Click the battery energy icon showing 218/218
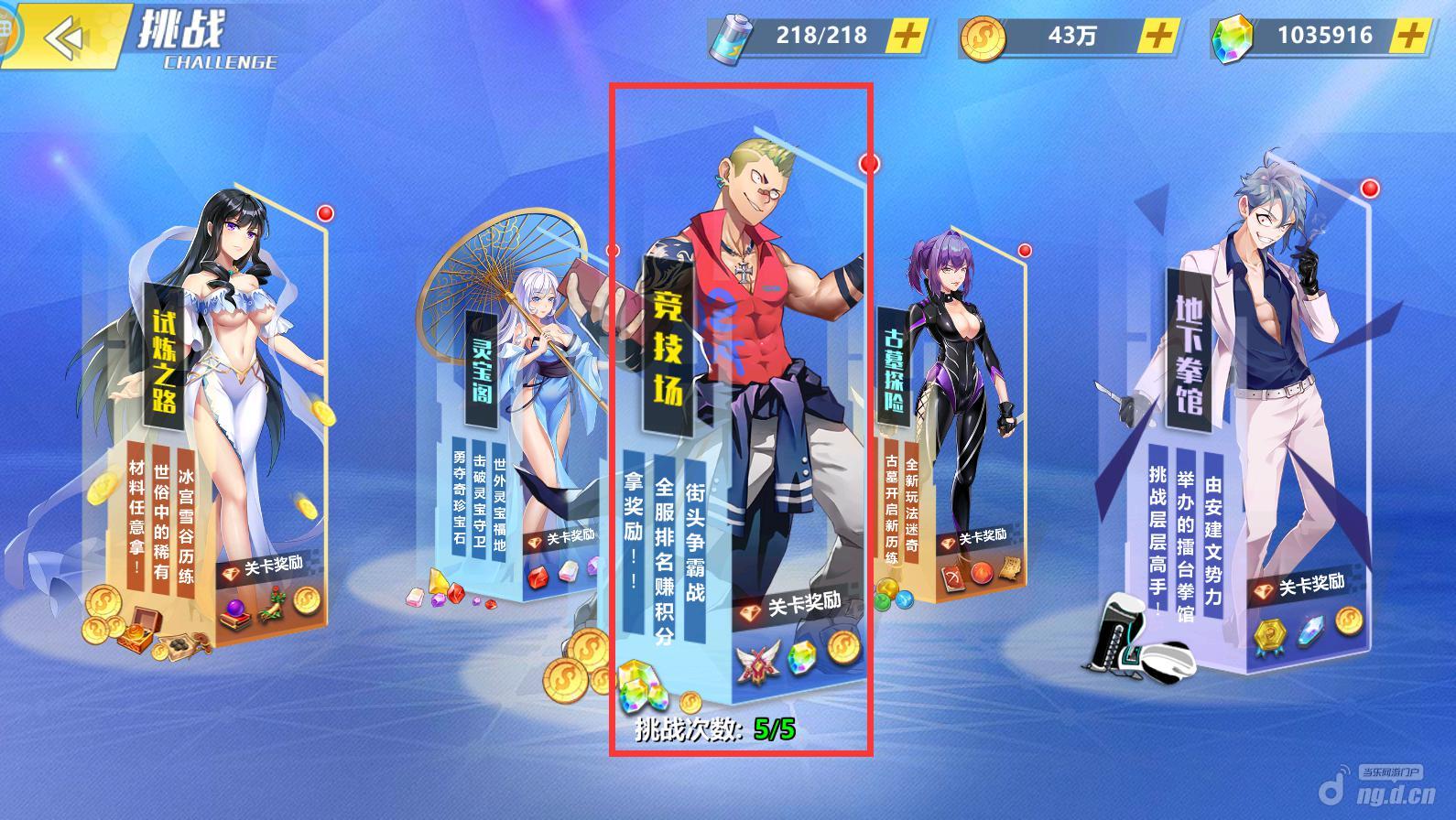 point(733,37)
